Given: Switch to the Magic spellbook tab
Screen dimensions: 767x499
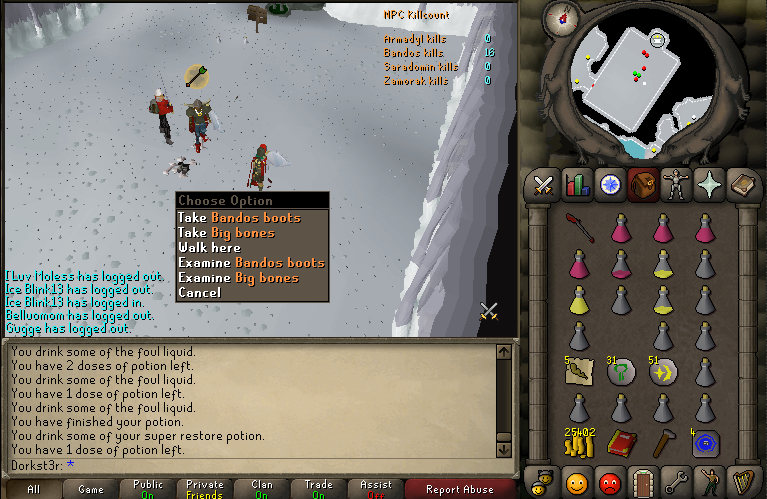Looking at the screenshot, I should 742,184.
